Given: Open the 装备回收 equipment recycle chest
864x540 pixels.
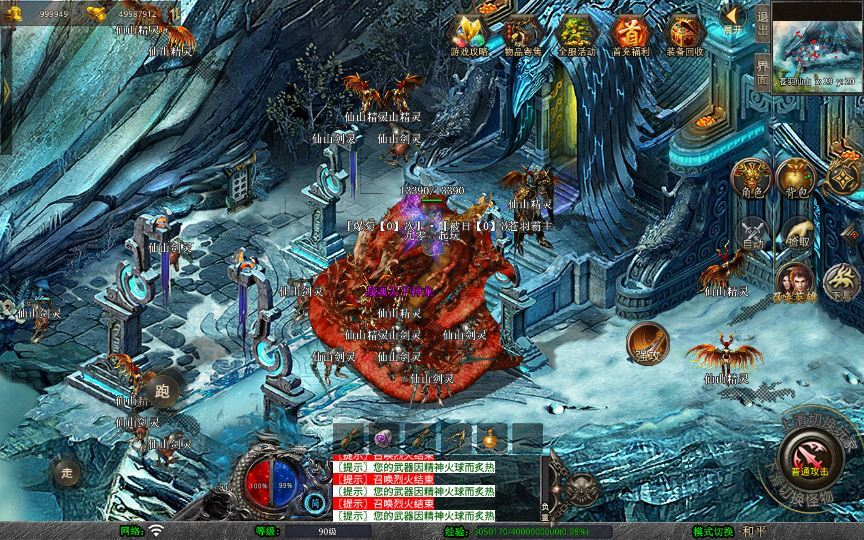Looking at the screenshot, I should coord(685,34).
